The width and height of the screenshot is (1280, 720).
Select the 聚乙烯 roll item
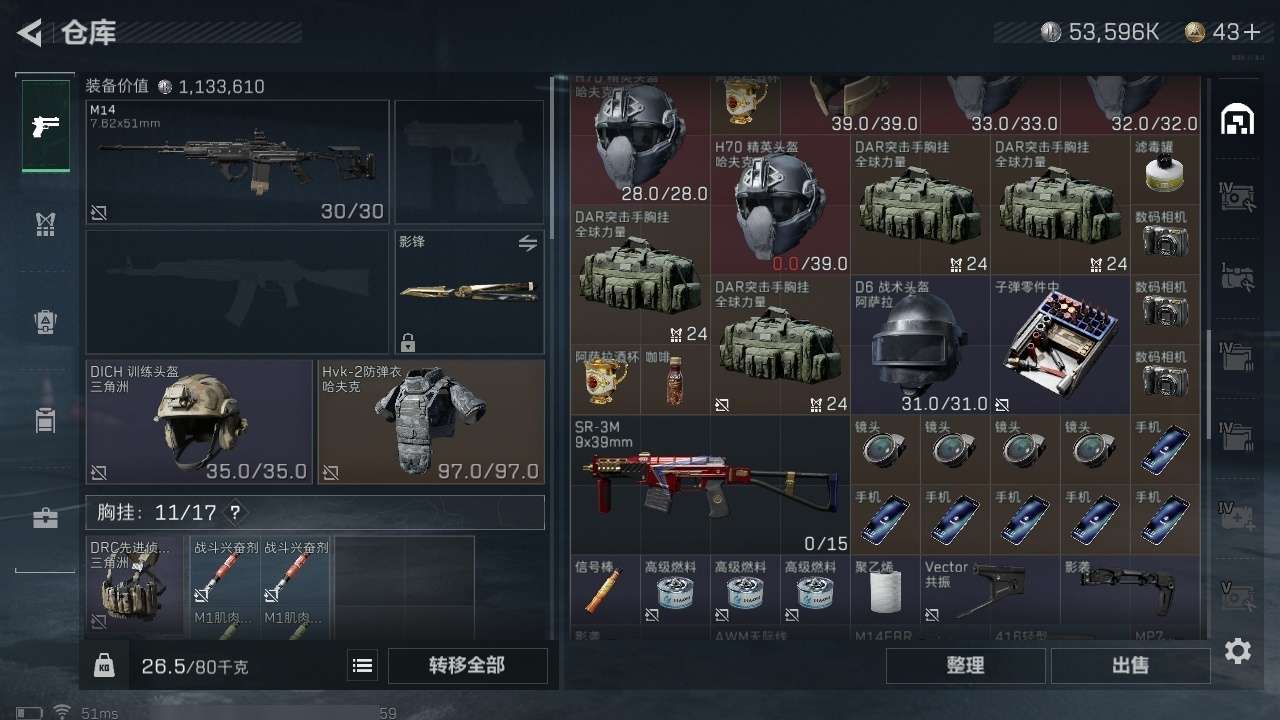(x=884, y=591)
